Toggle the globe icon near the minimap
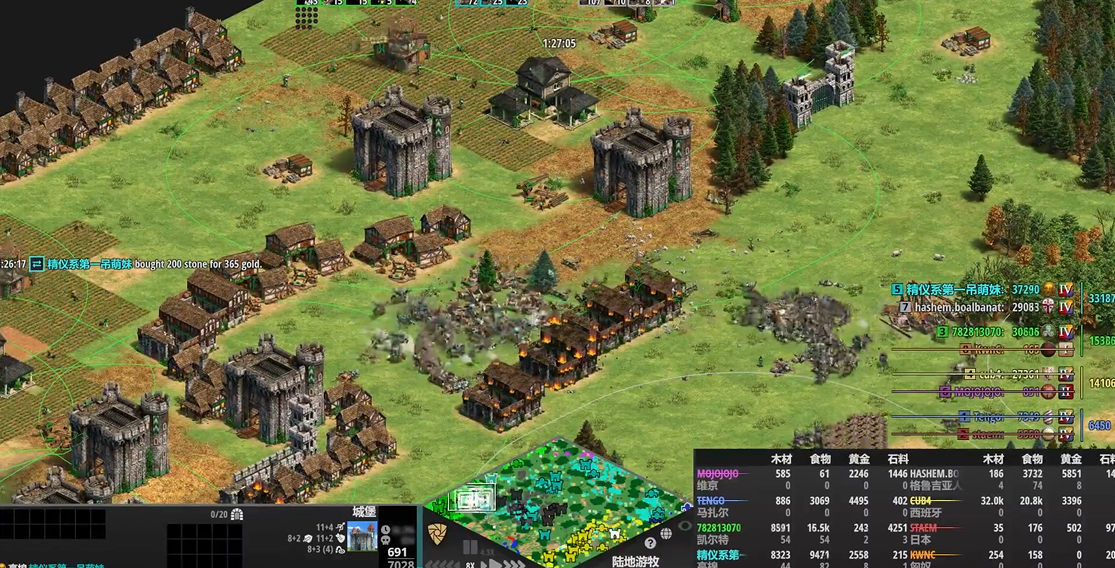 point(666,533)
